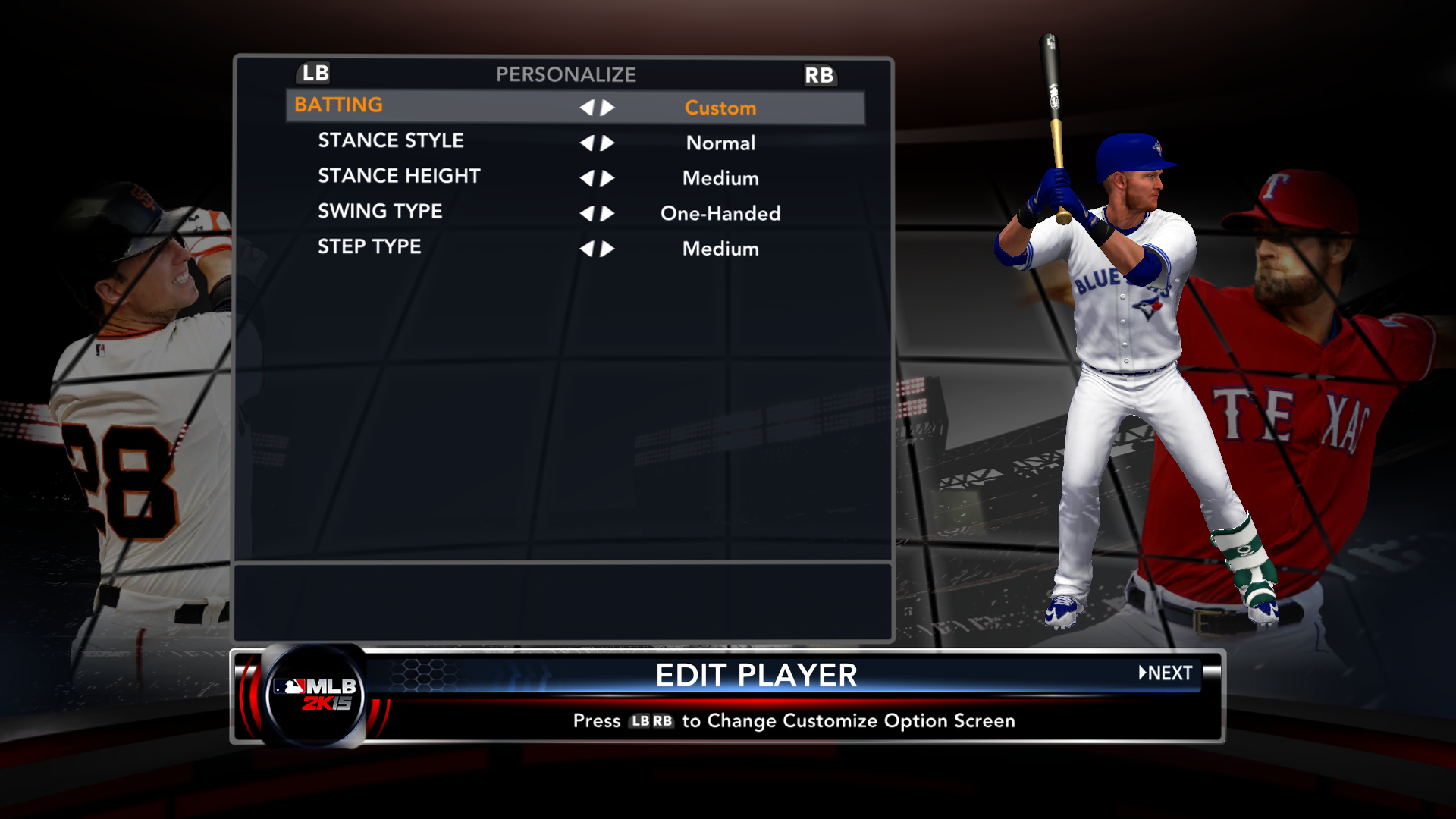Go to NEXT edit player screen

coord(1166,673)
